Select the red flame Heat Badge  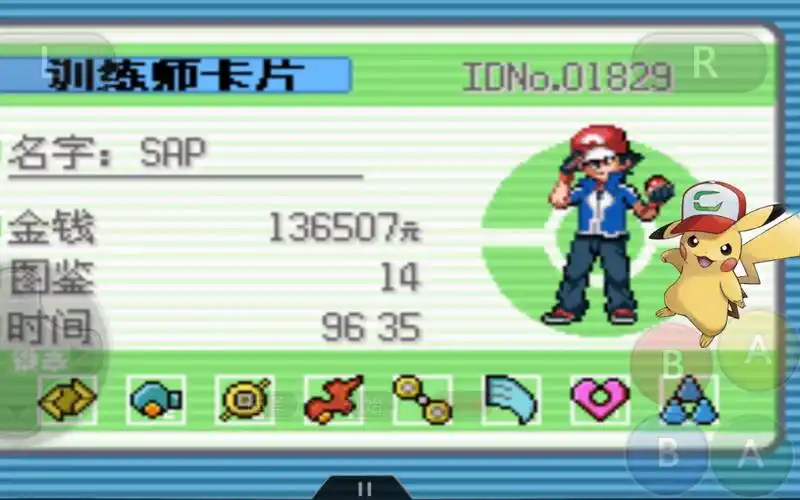pos(333,400)
